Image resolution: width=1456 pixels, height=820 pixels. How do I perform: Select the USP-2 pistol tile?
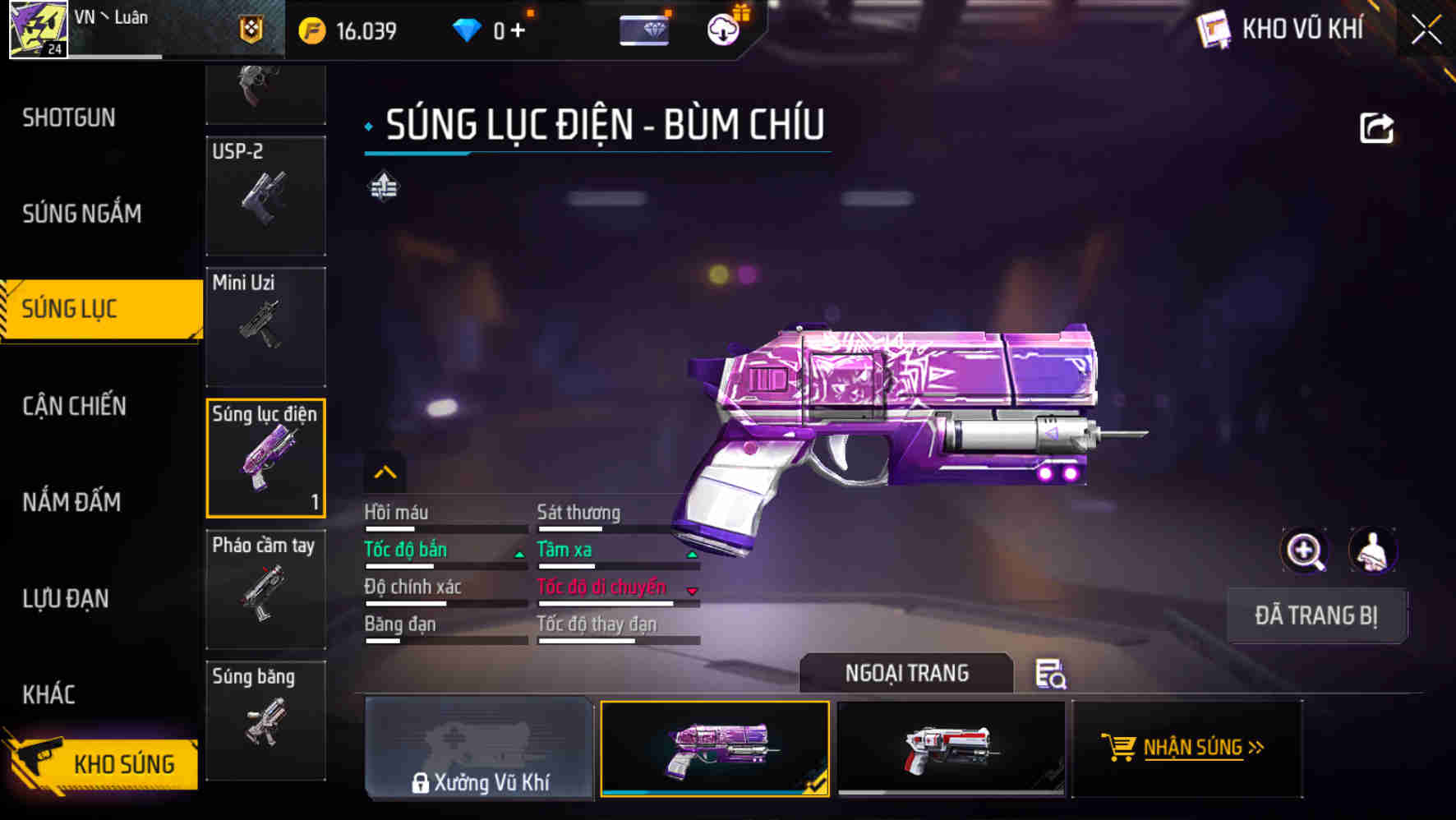(x=265, y=196)
